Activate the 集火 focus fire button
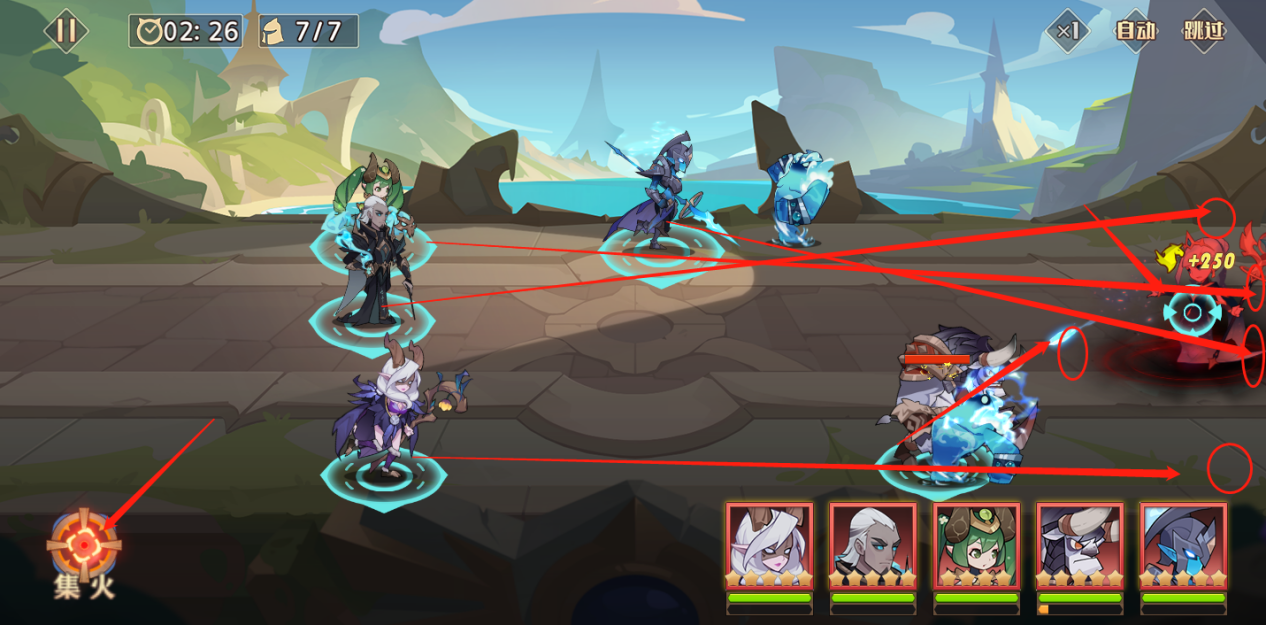Screen dimensions: 1266x625 pos(84,545)
